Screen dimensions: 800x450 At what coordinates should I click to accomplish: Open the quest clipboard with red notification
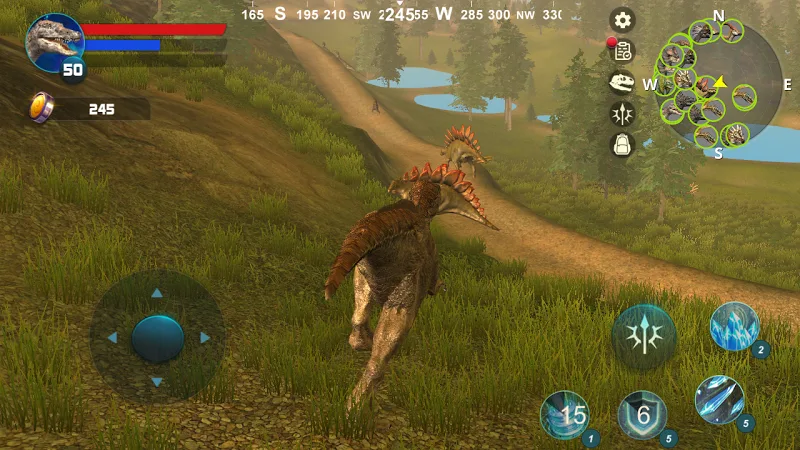point(623,51)
